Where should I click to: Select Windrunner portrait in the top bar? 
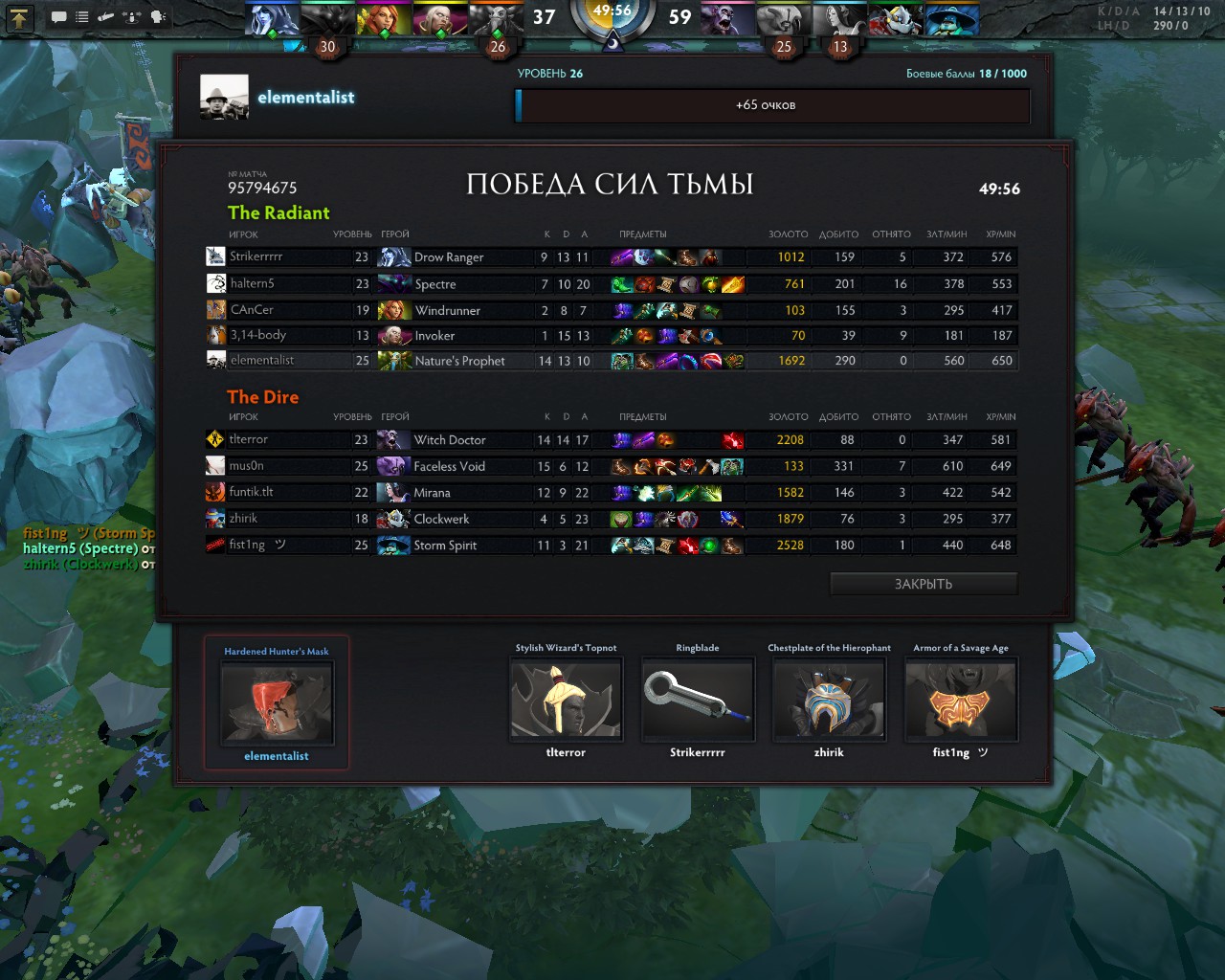click(384, 19)
